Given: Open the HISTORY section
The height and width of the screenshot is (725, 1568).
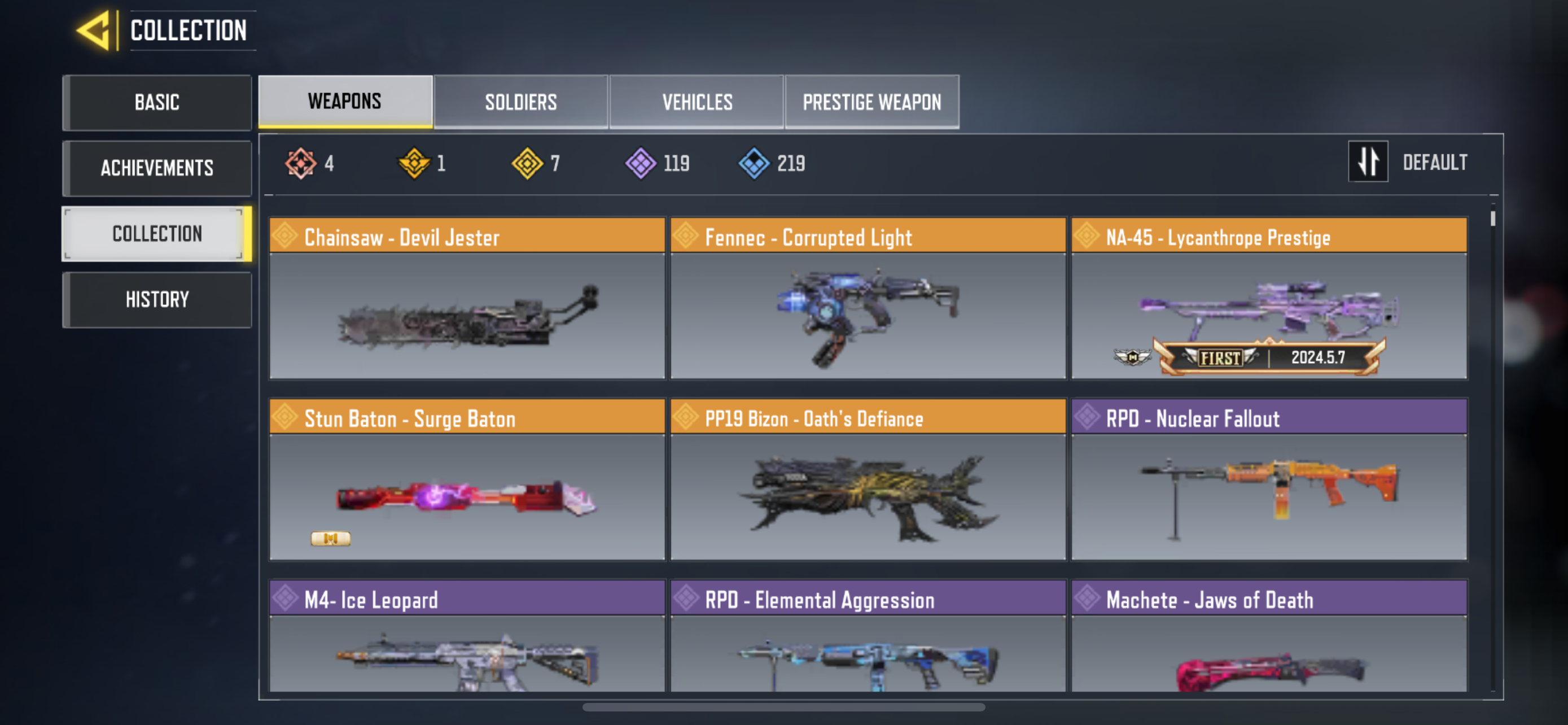Looking at the screenshot, I should pos(157,299).
